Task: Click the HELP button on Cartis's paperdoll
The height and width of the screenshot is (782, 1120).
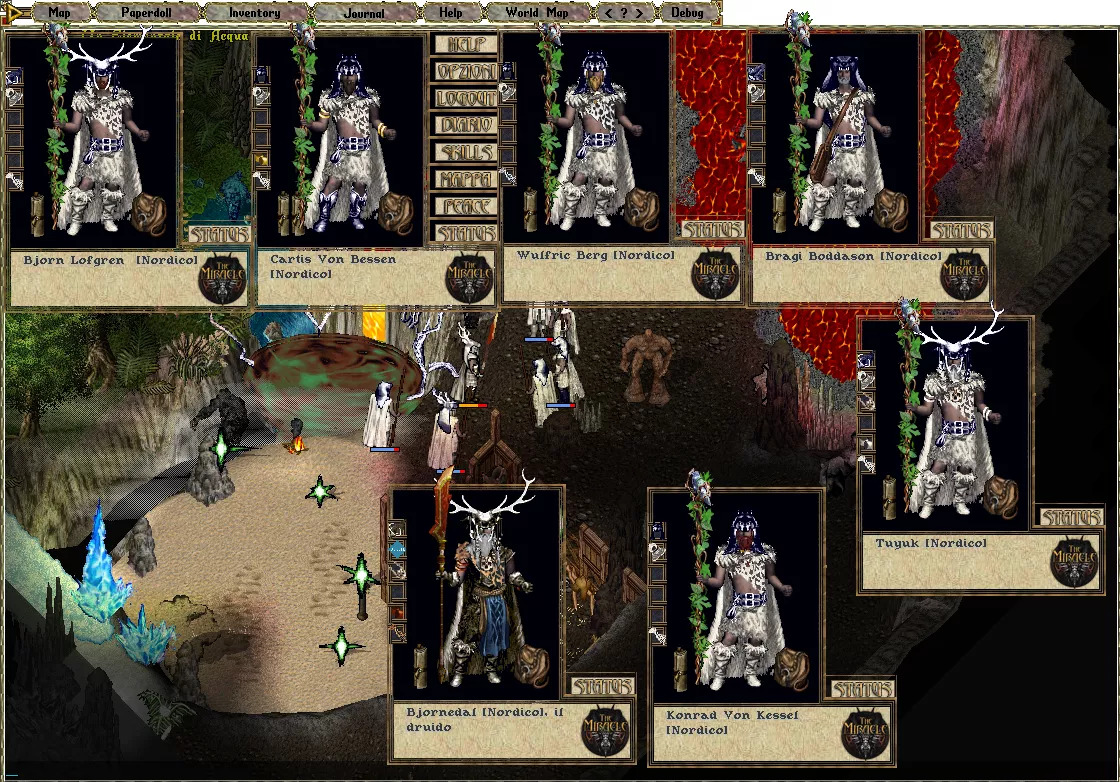Action: (x=465, y=45)
